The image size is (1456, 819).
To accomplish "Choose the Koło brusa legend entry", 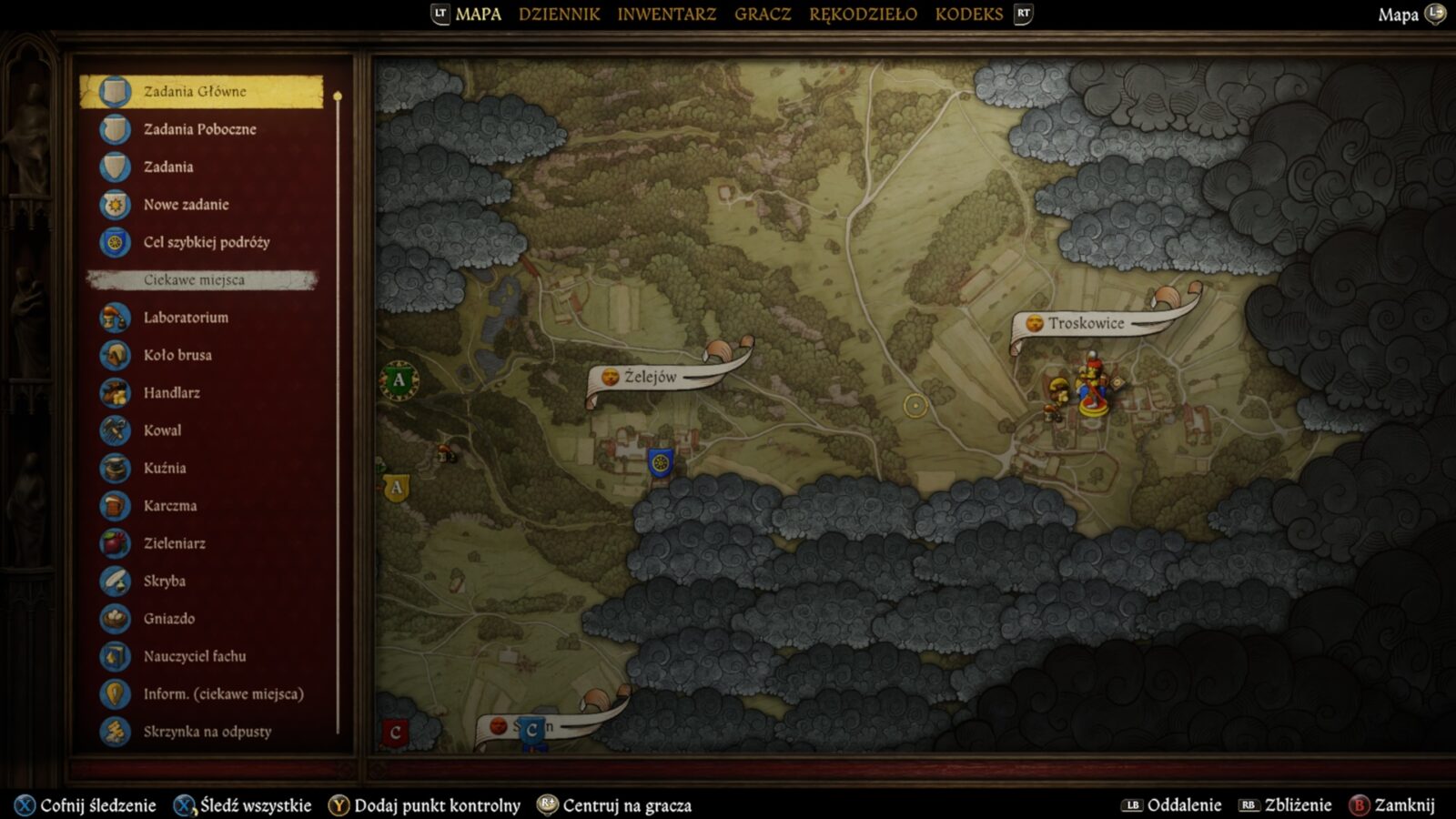I will [177, 355].
